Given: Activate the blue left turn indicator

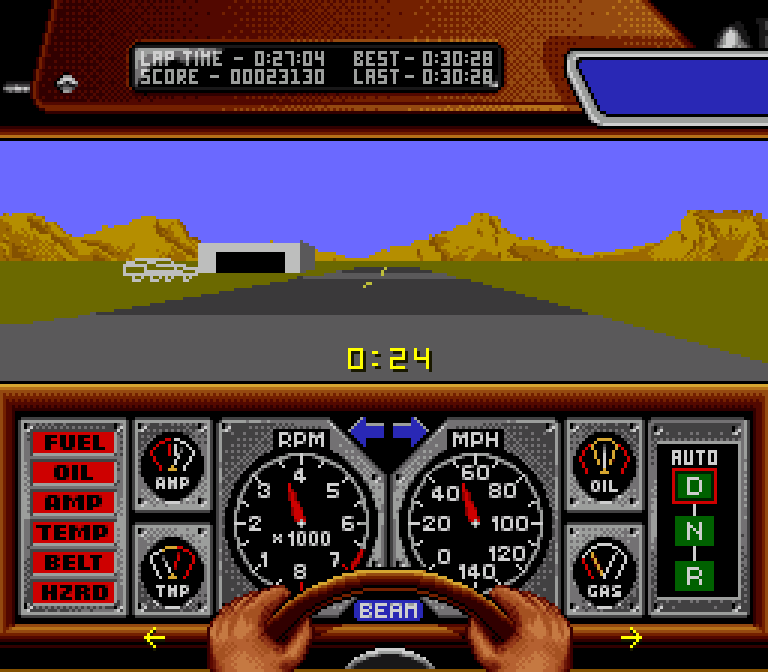Looking at the screenshot, I should point(366,432).
